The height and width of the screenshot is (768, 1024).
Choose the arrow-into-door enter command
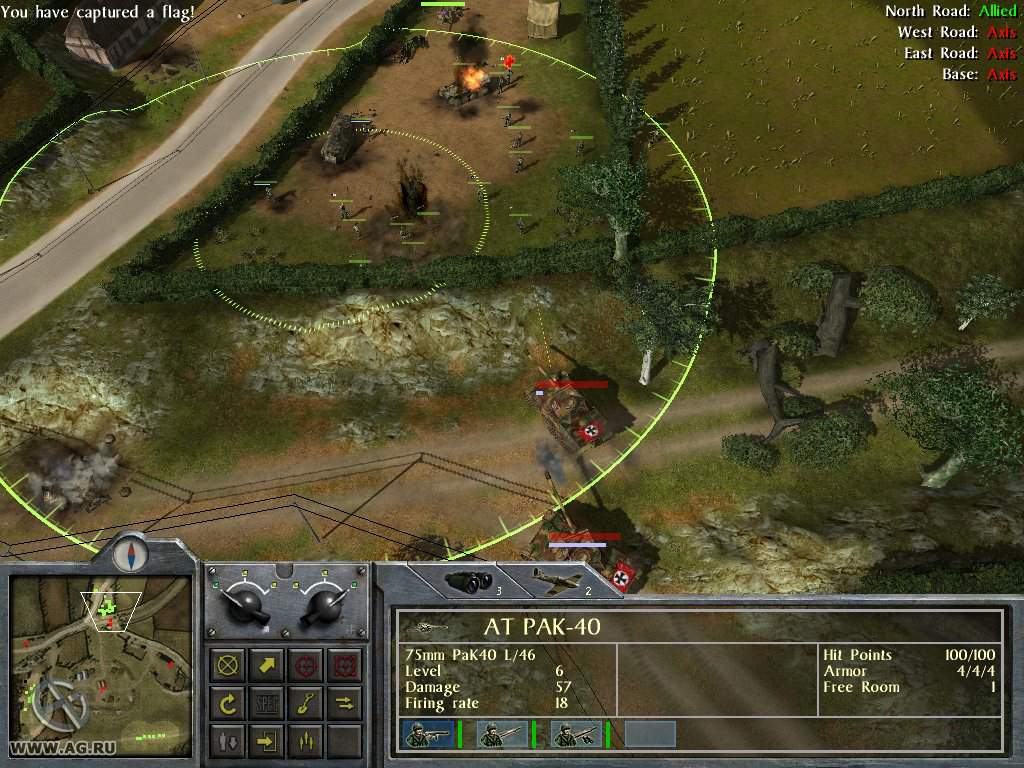267,741
